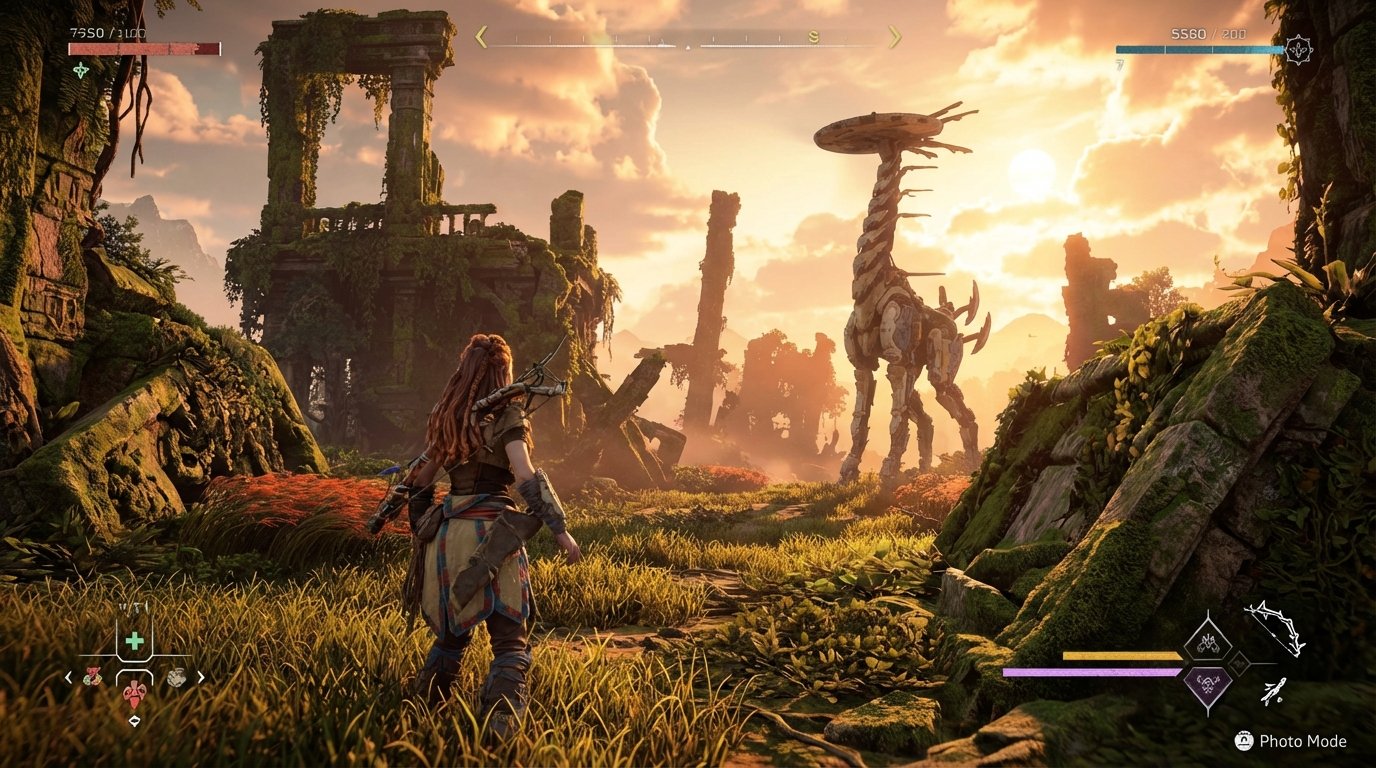The height and width of the screenshot is (768, 1376).
Task: Select the trap item on the quick wheel
Action: (x=177, y=677)
